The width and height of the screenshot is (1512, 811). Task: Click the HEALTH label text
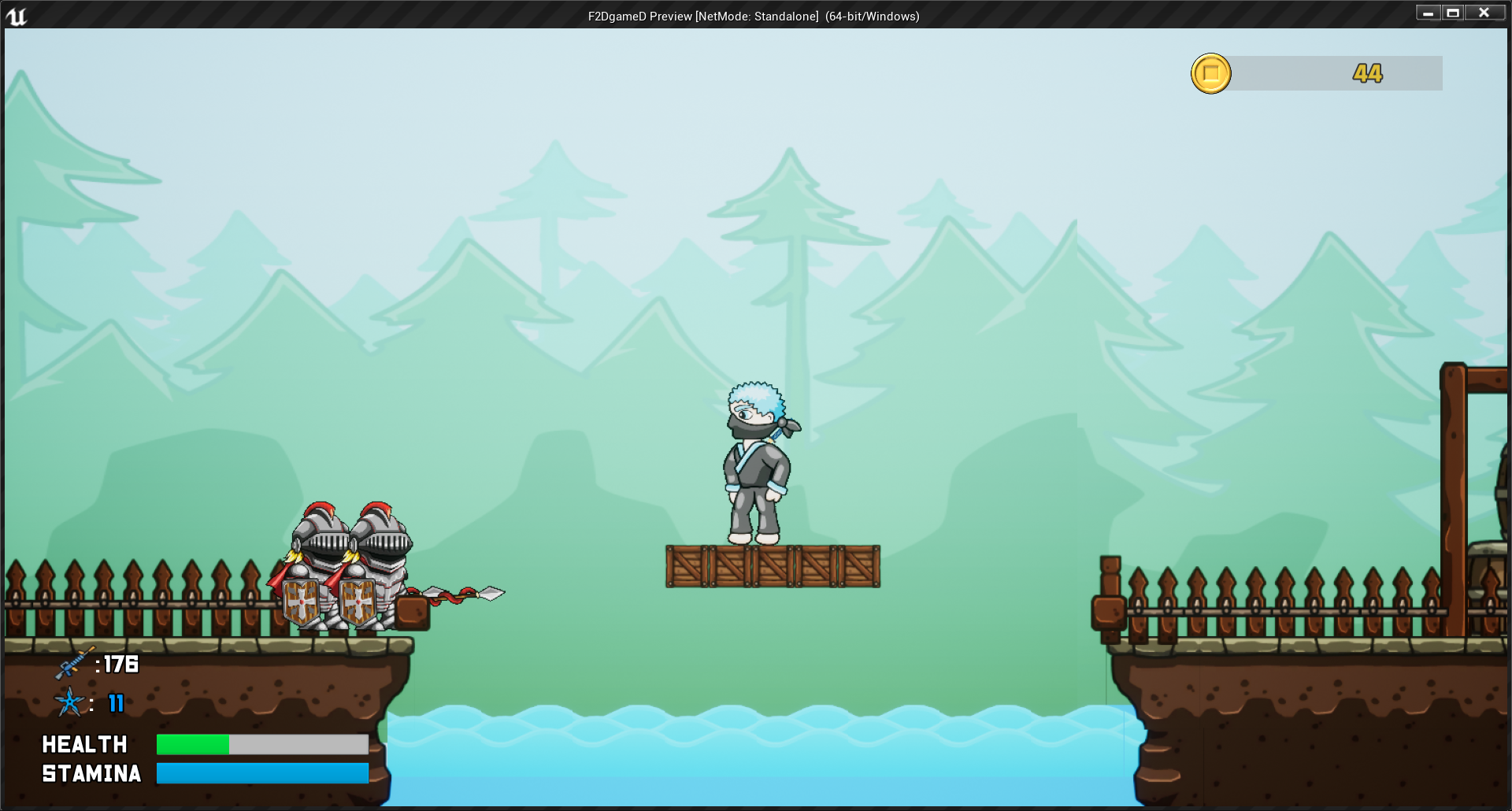85,743
